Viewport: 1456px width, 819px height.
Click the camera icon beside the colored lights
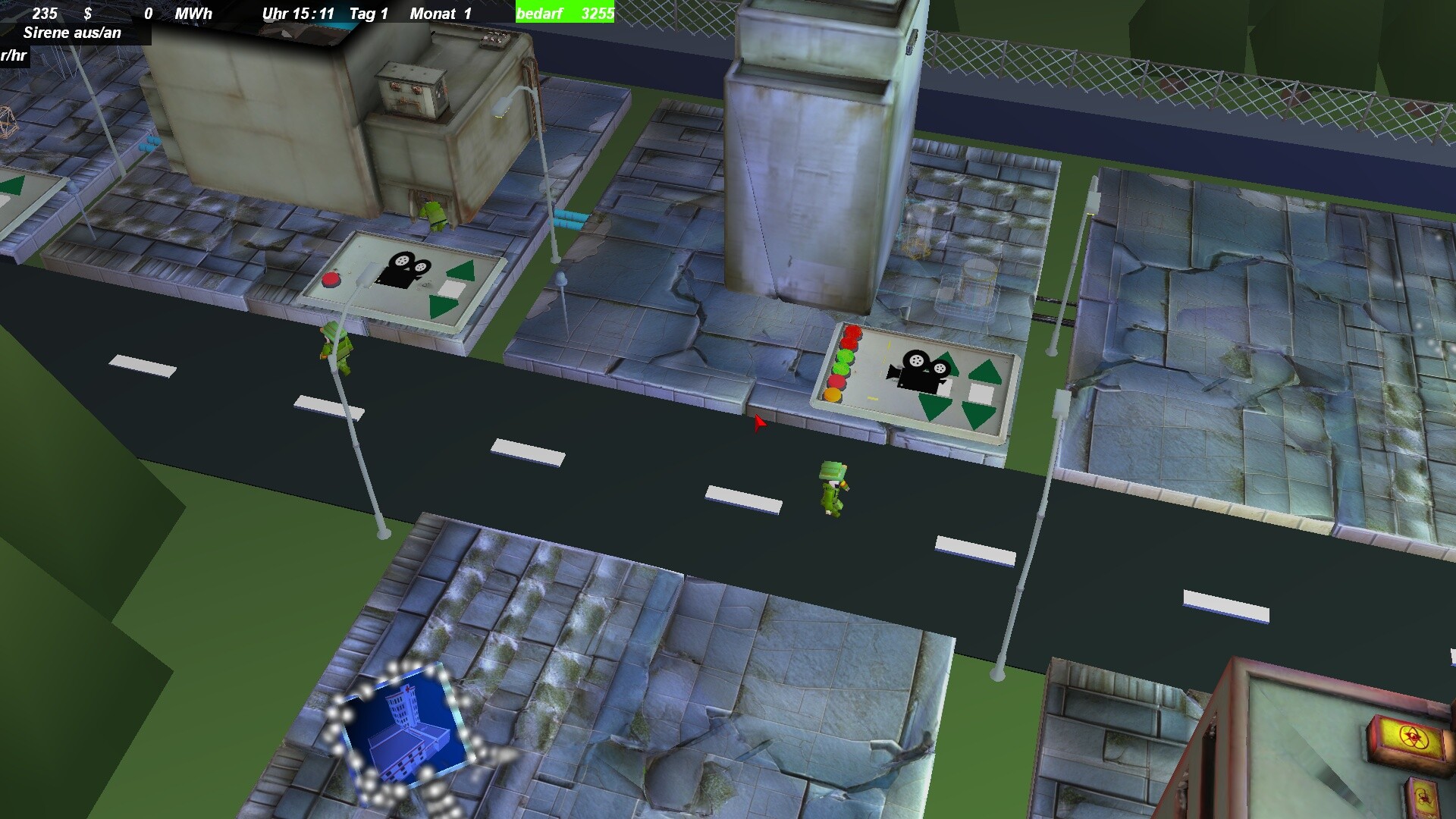tap(918, 369)
